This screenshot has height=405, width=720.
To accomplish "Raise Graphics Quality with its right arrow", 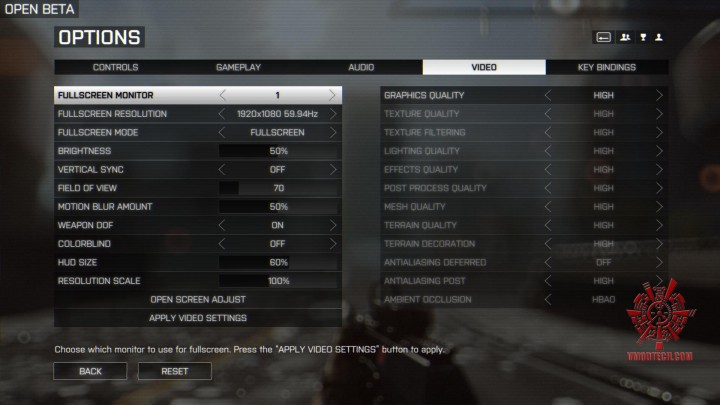I will [x=659, y=95].
